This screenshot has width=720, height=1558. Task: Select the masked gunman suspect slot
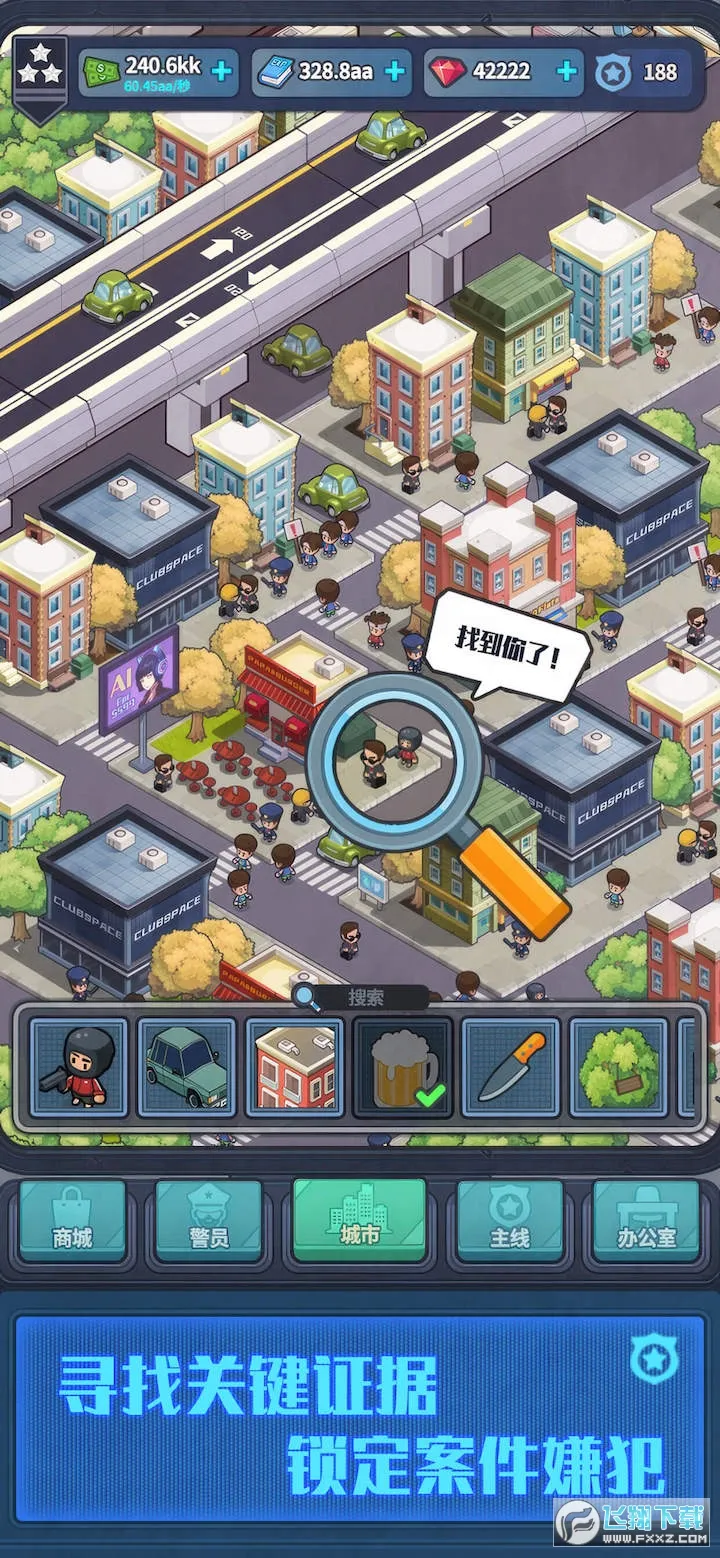pyautogui.click(x=79, y=1067)
